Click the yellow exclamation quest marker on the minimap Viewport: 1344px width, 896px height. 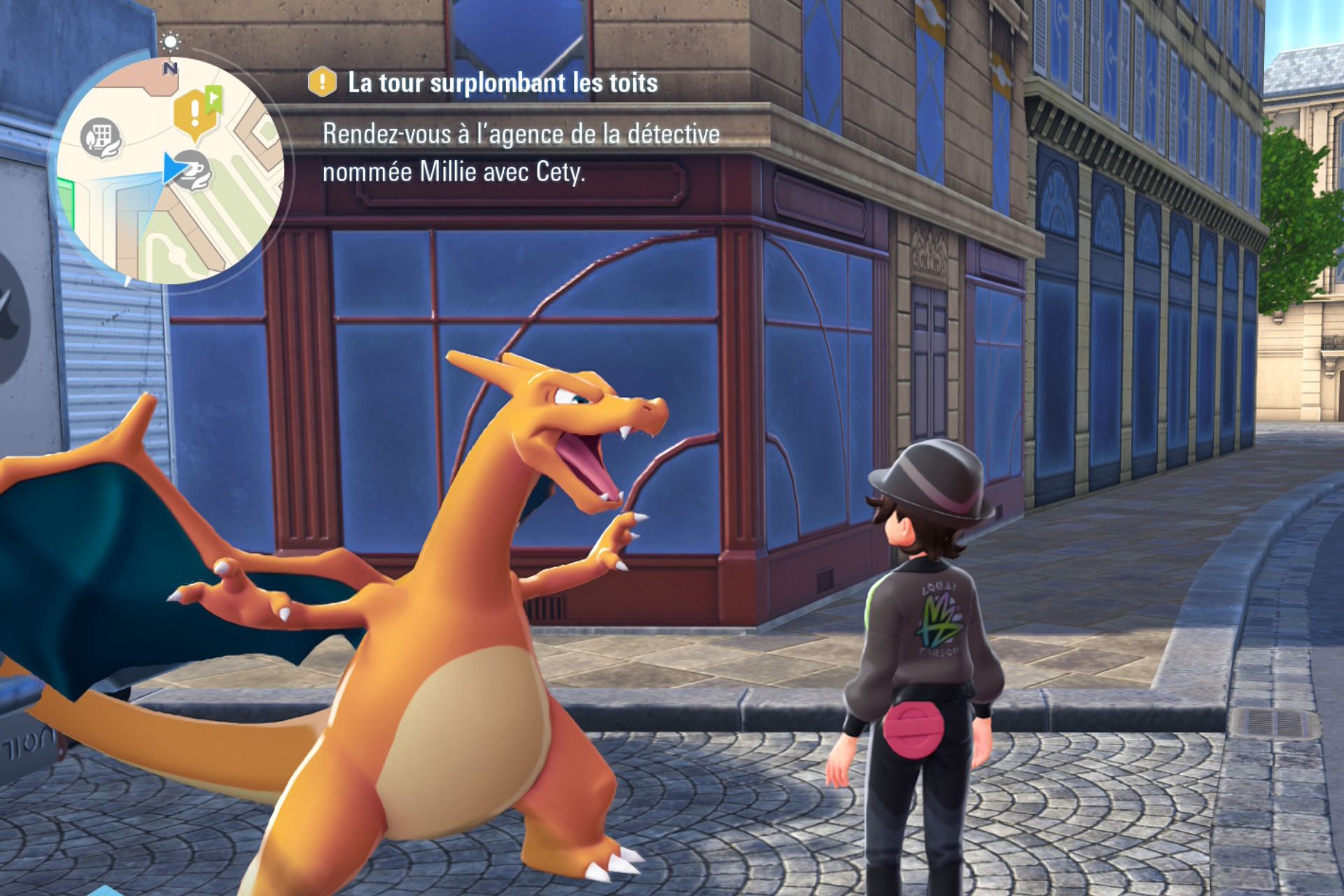pyautogui.click(x=195, y=111)
